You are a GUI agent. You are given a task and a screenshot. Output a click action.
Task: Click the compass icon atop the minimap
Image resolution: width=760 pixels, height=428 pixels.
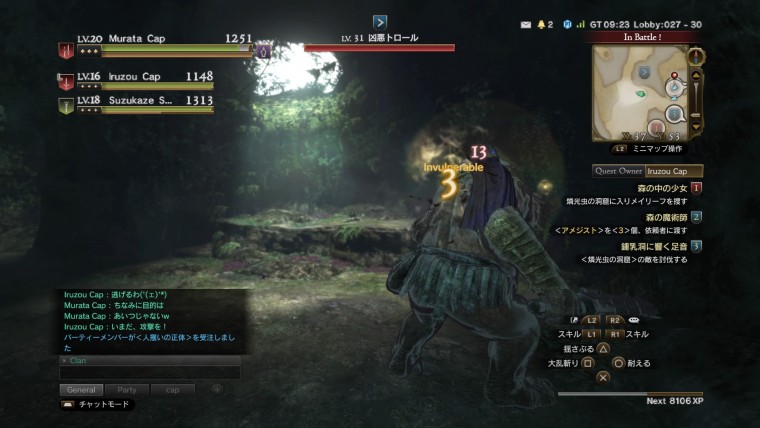697,57
